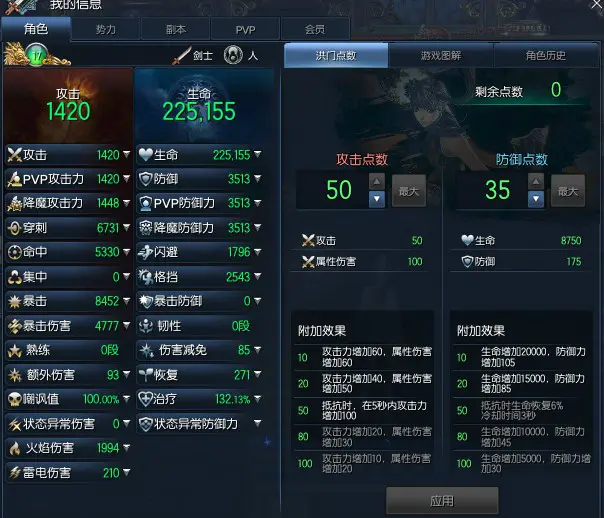
Task: Show the 游戏图解 tab
Action: coord(441,55)
